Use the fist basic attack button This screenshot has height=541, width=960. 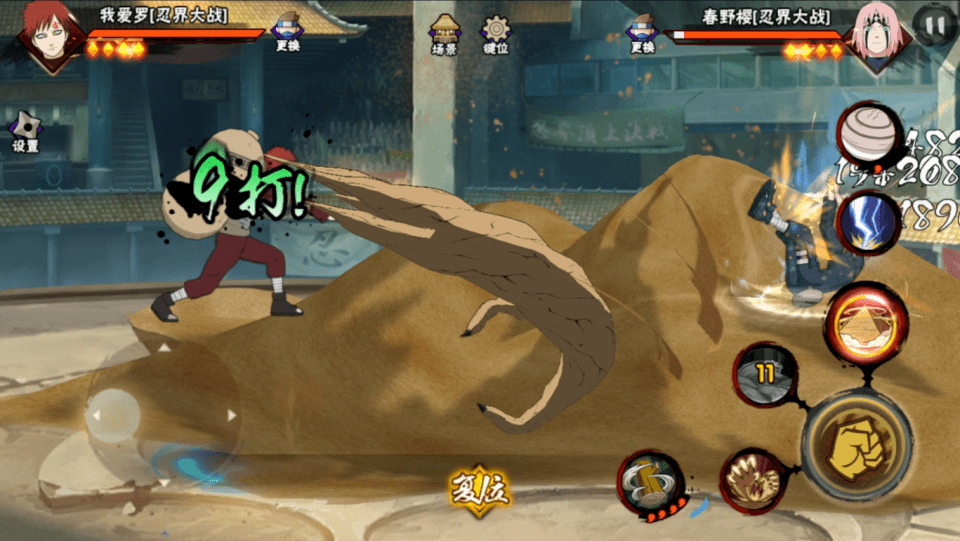(856, 444)
